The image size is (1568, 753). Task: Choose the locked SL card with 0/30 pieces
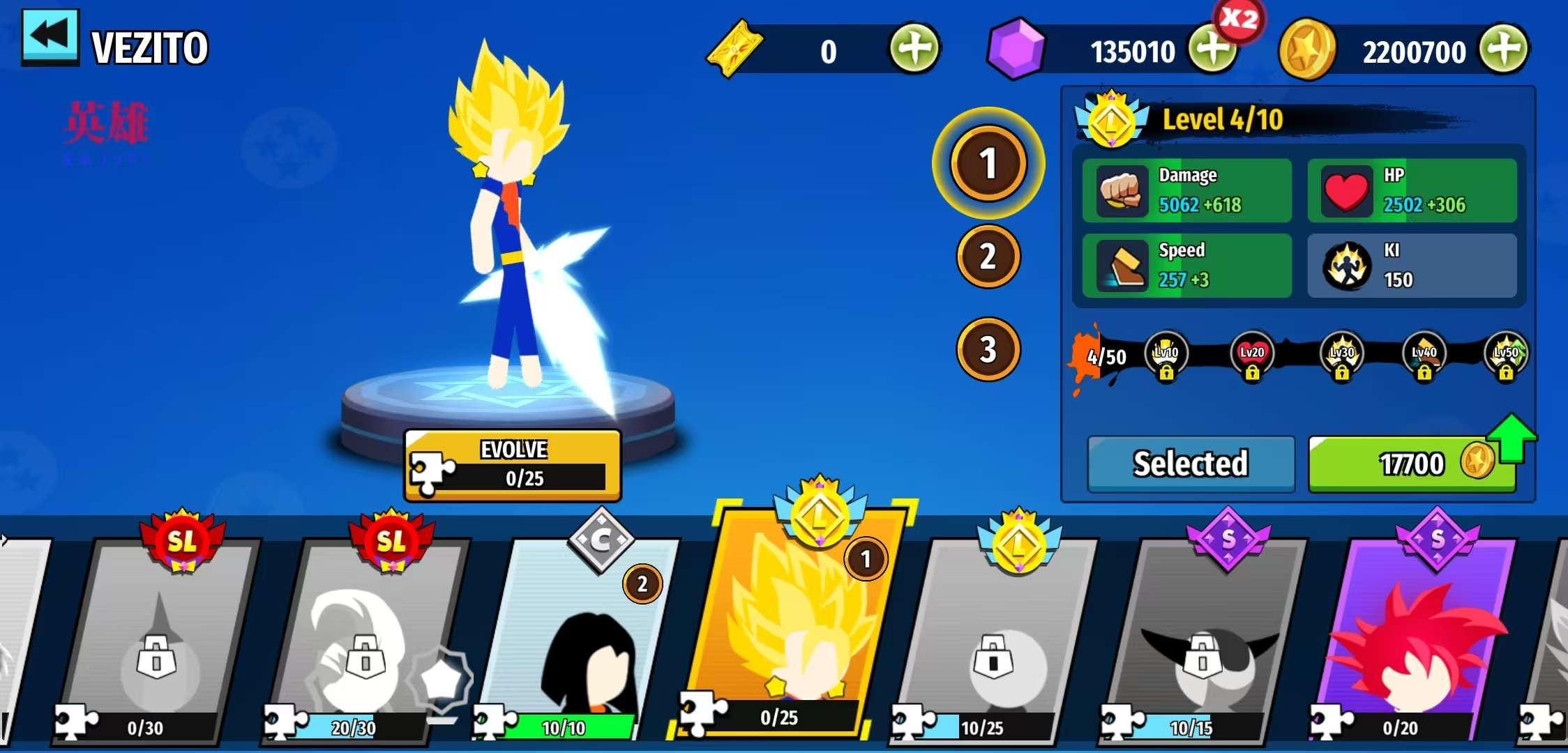(x=159, y=641)
